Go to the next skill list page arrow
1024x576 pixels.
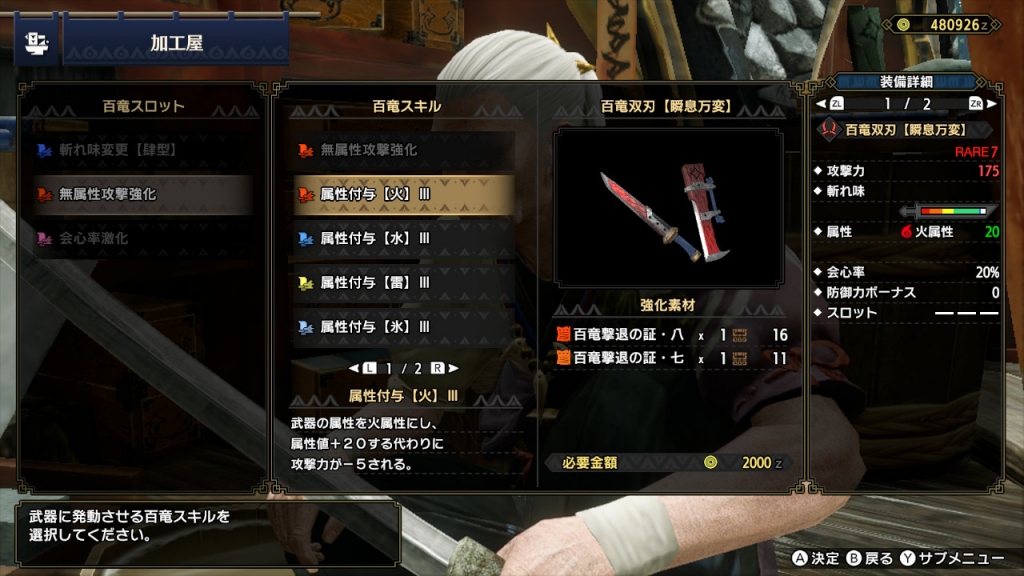pos(453,368)
